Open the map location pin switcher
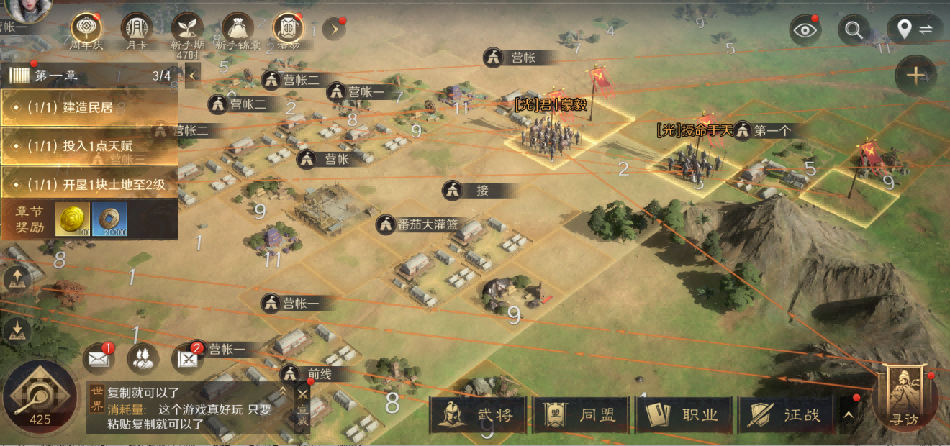The width and height of the screenshot is (950, 446). (x=912, y=30)
